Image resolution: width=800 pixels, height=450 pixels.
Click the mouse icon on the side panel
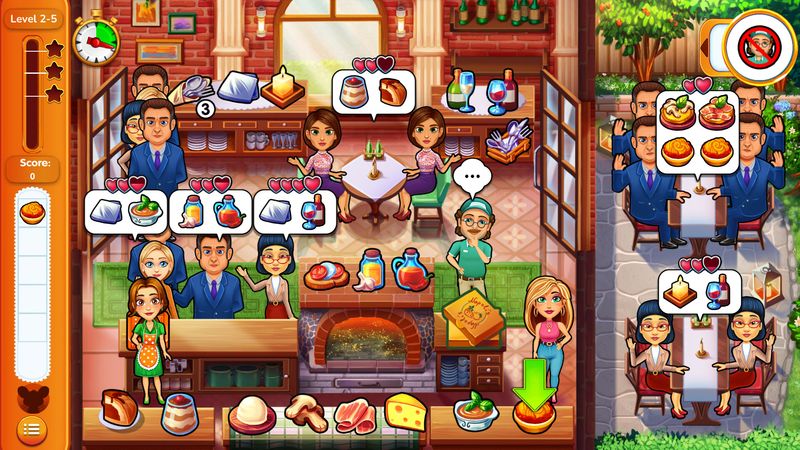coord(31,393)
